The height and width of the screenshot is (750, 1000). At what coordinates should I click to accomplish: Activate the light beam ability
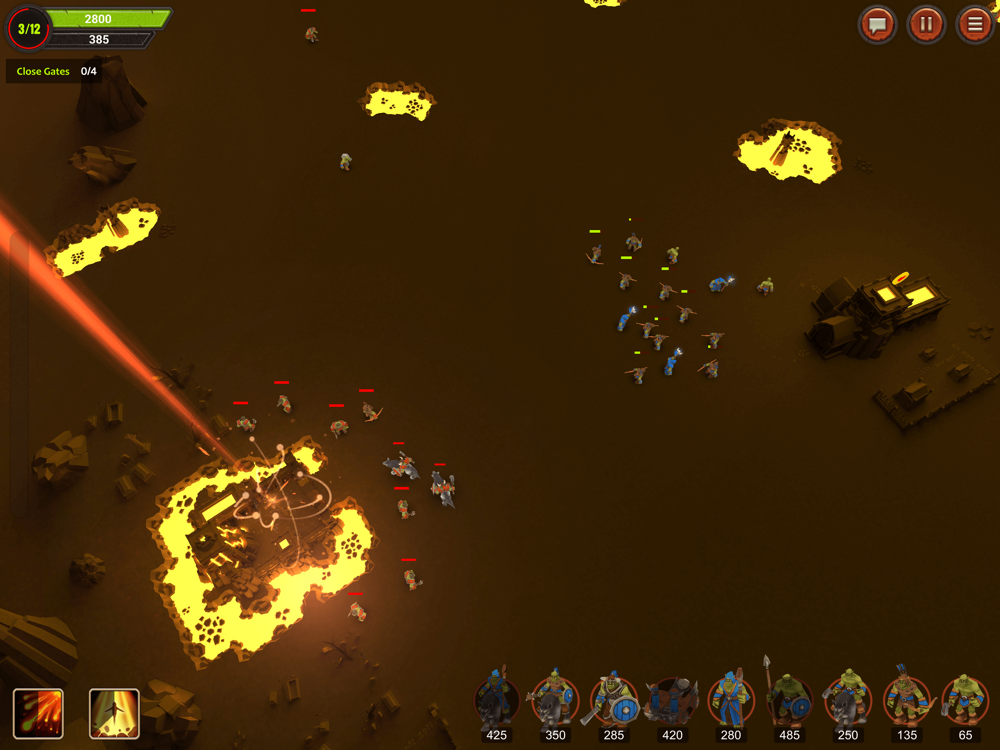point(114,714)
